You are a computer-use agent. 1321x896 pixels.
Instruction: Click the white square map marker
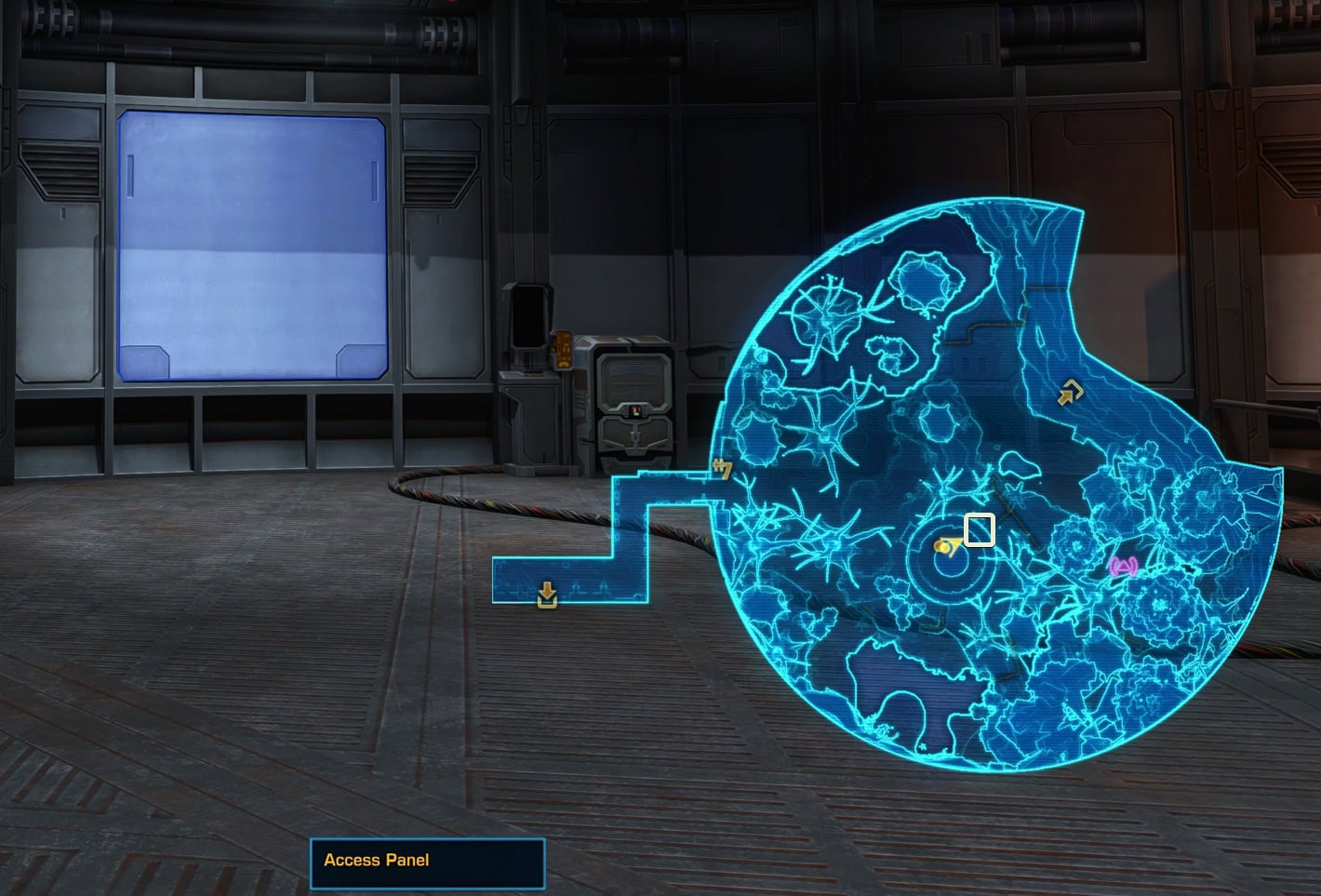980,529
